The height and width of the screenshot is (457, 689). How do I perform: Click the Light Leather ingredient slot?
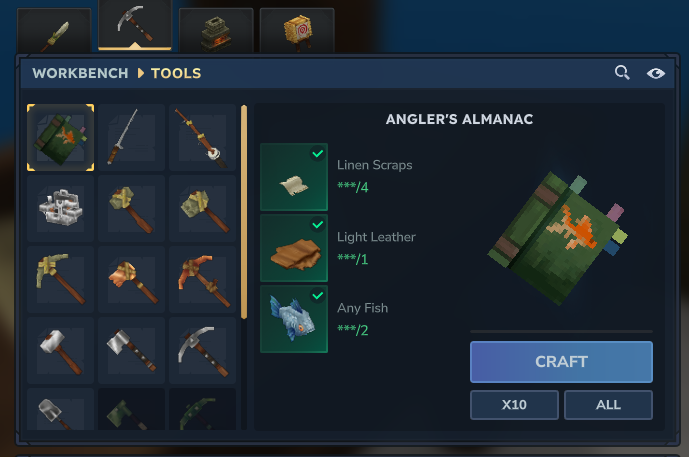coord(294,247)
